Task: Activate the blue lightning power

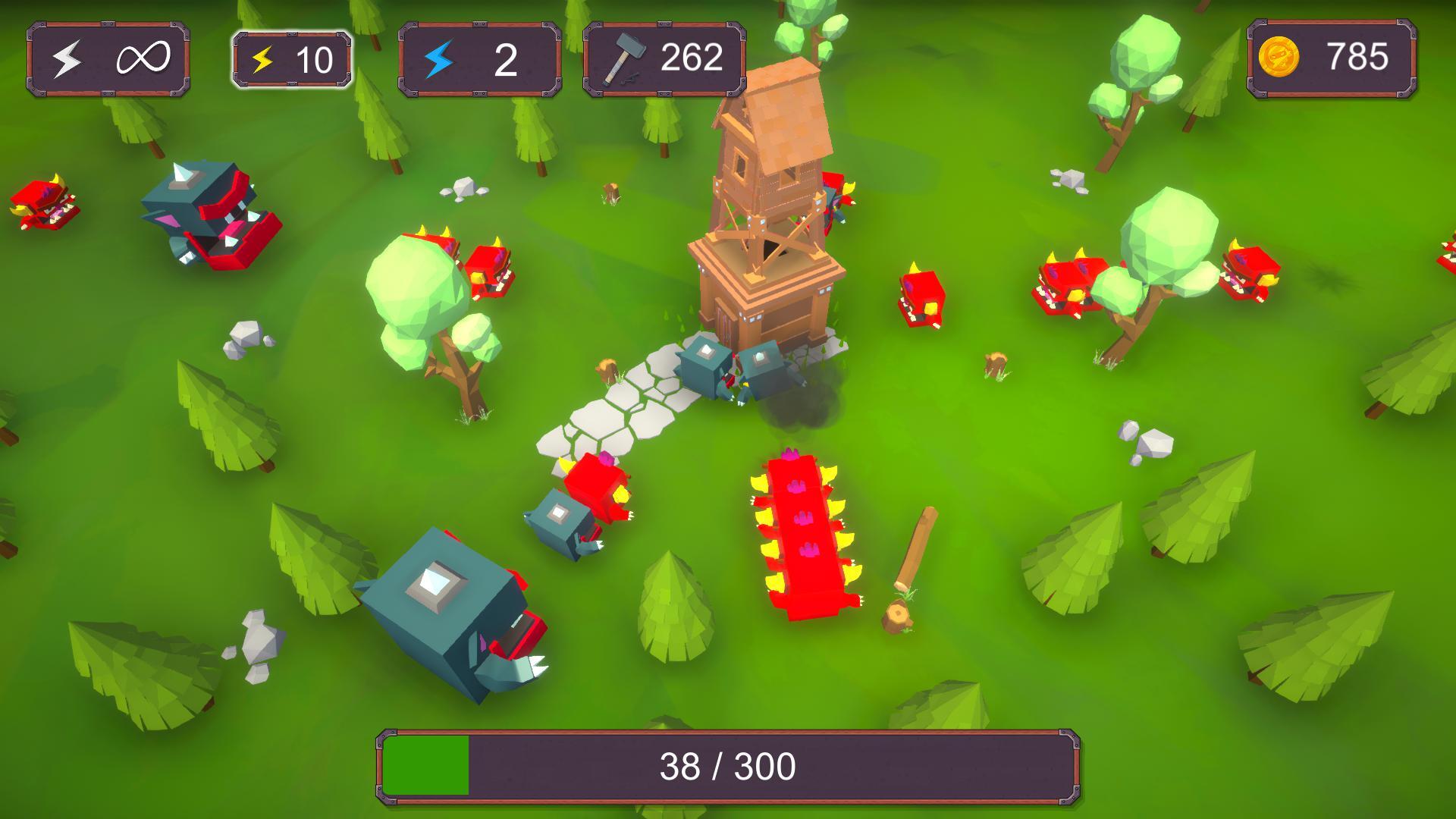Action: click(479, 59)
